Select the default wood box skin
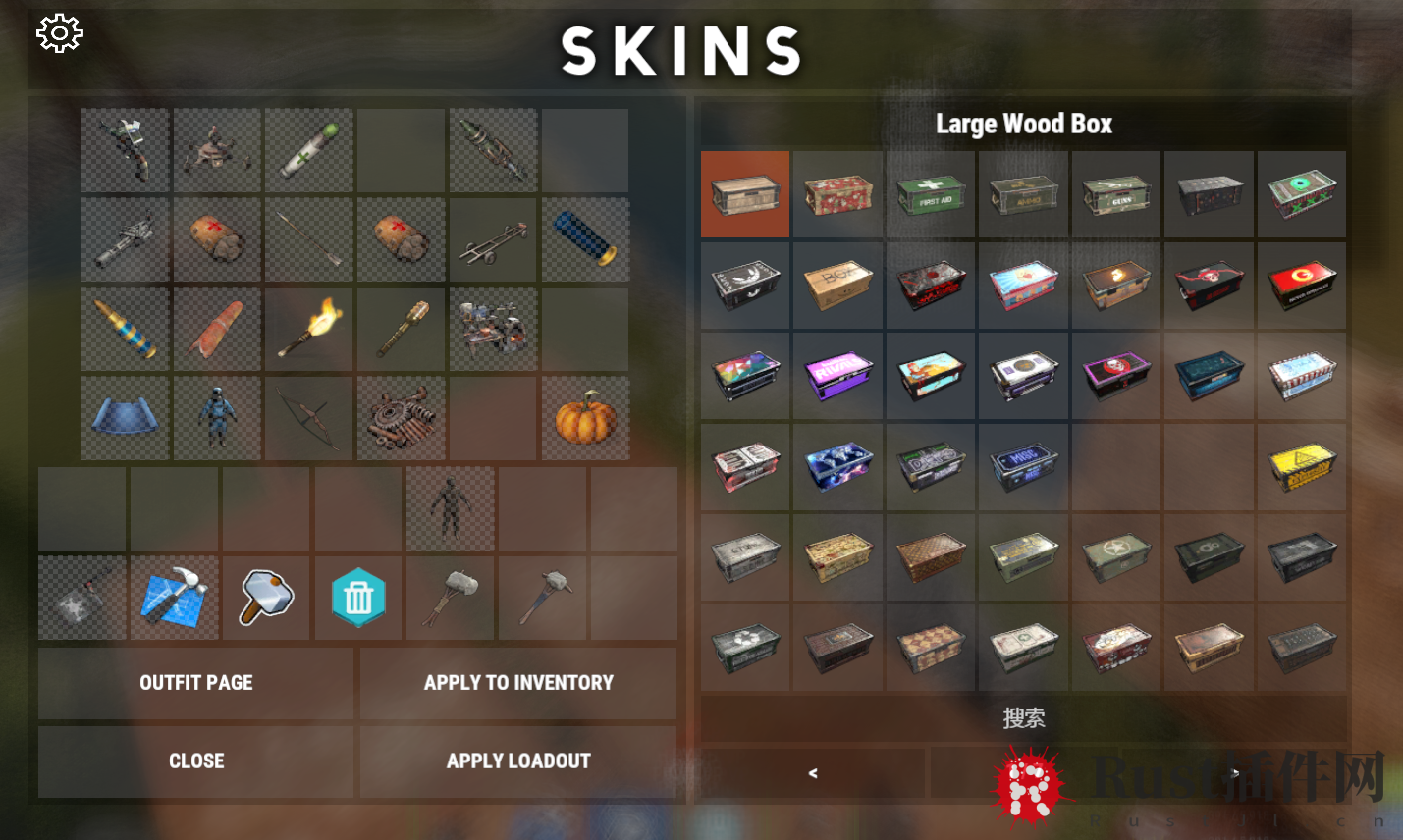The image size is (1403, 840). (745, 193)
